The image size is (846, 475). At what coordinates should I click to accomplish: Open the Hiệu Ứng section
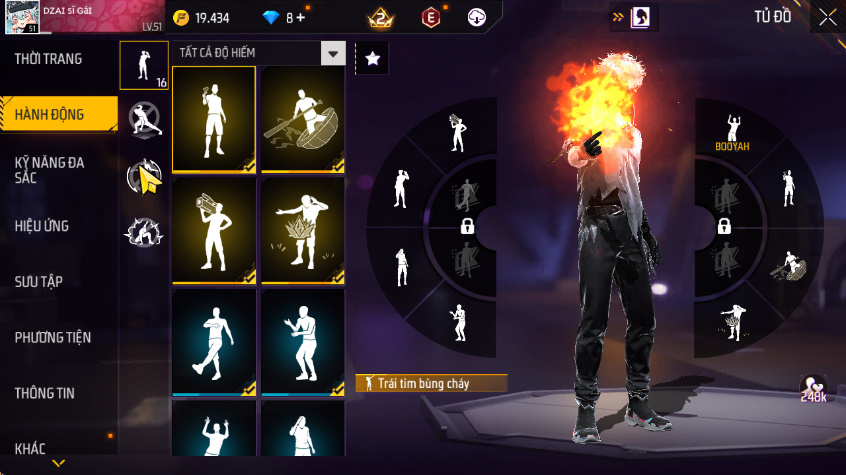(42, 226)
